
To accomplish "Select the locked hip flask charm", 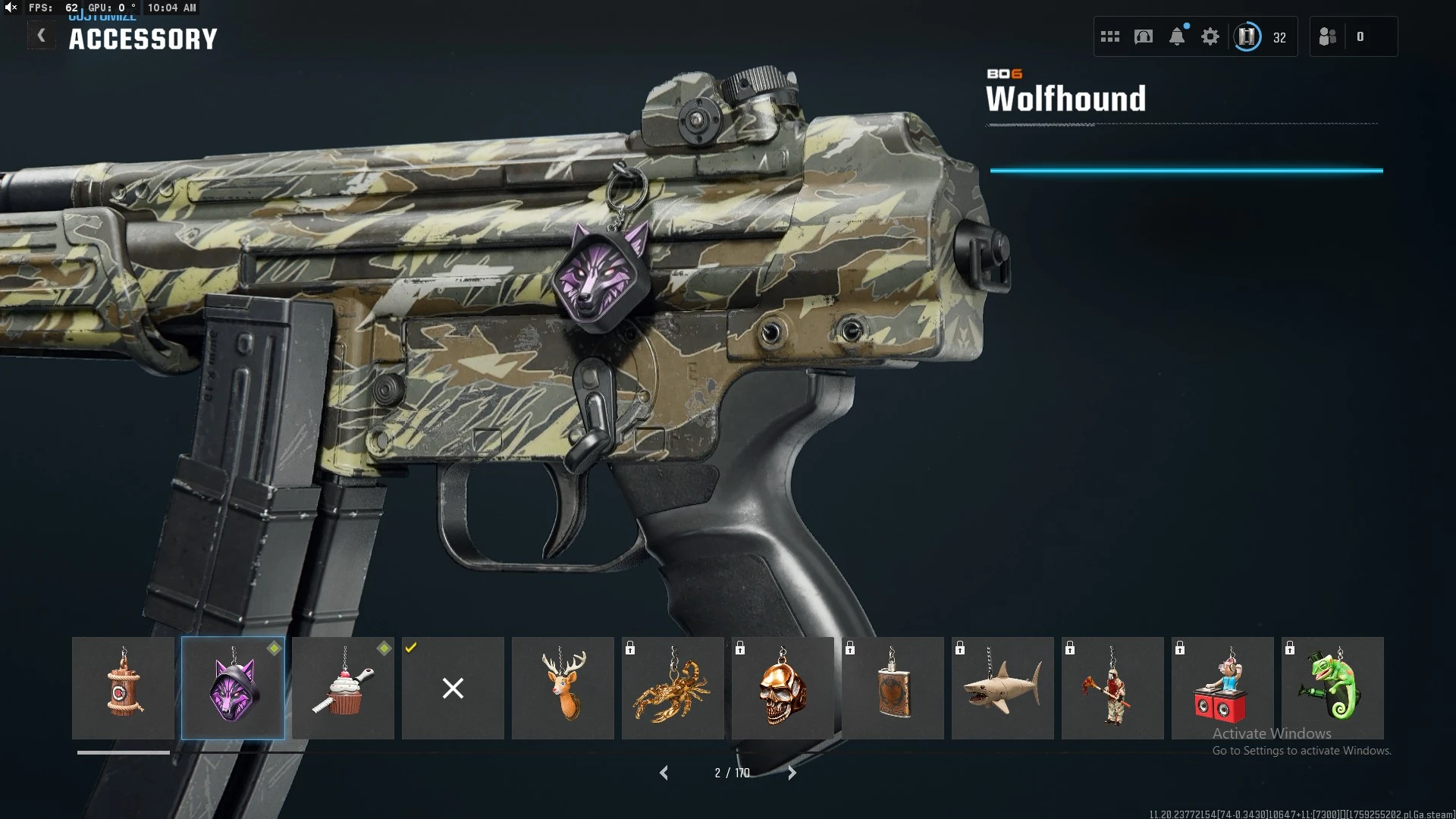I will tap(893, 688).
